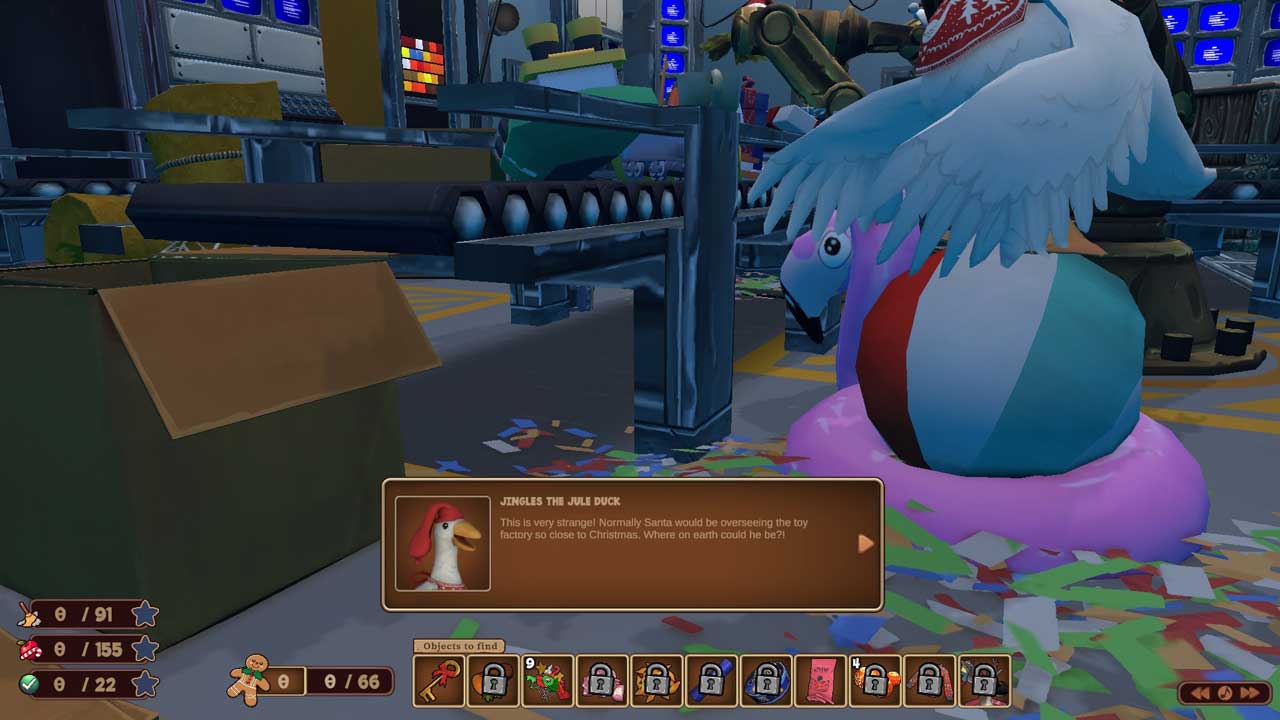Advance the dialogue with the orange arrow
Image resolution: width=1280 pixels, height=720 pixels.
tap(865, 544)
